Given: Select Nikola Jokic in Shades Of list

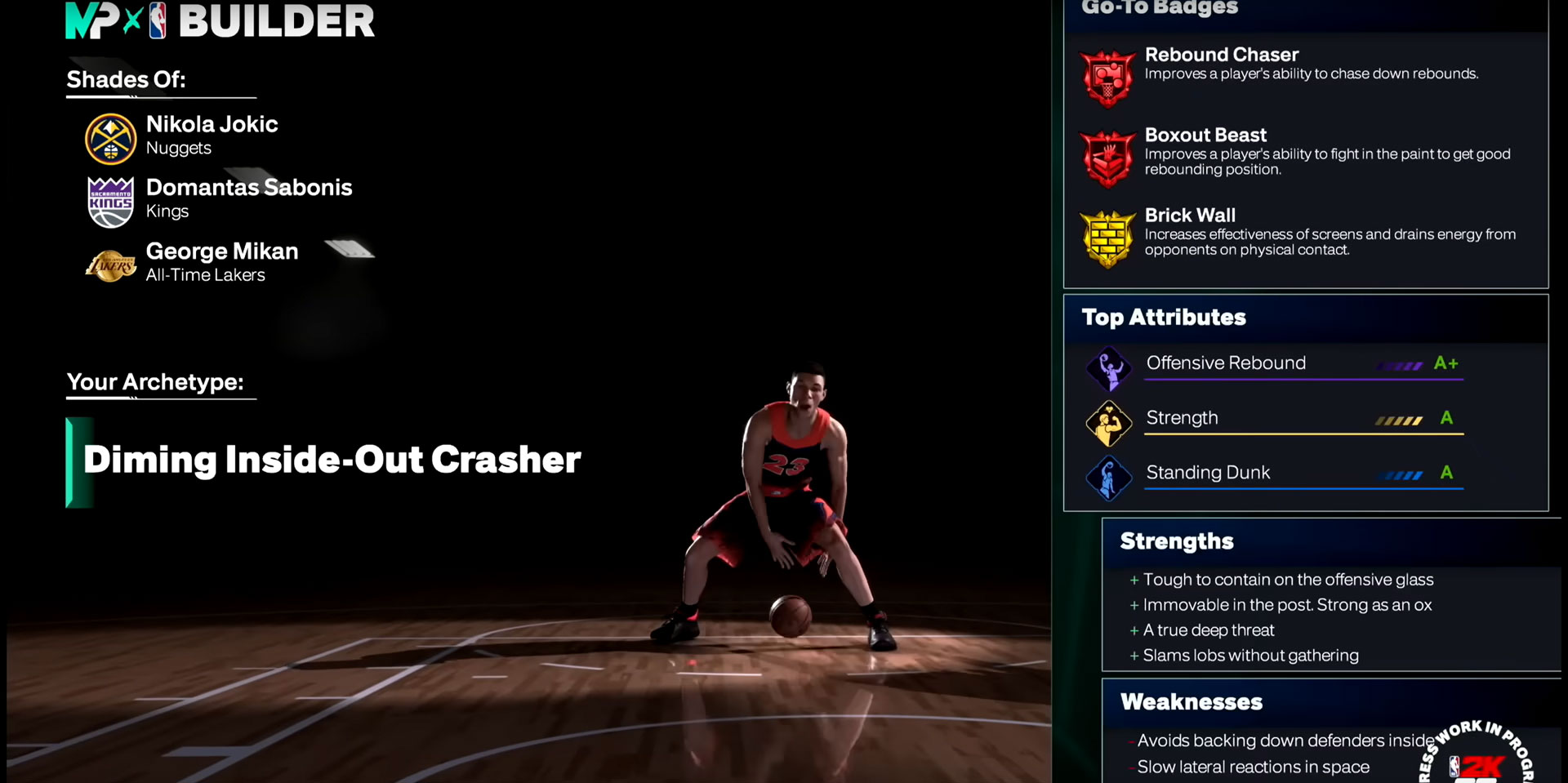Looking at the screenshot, I should pos(212,136).
